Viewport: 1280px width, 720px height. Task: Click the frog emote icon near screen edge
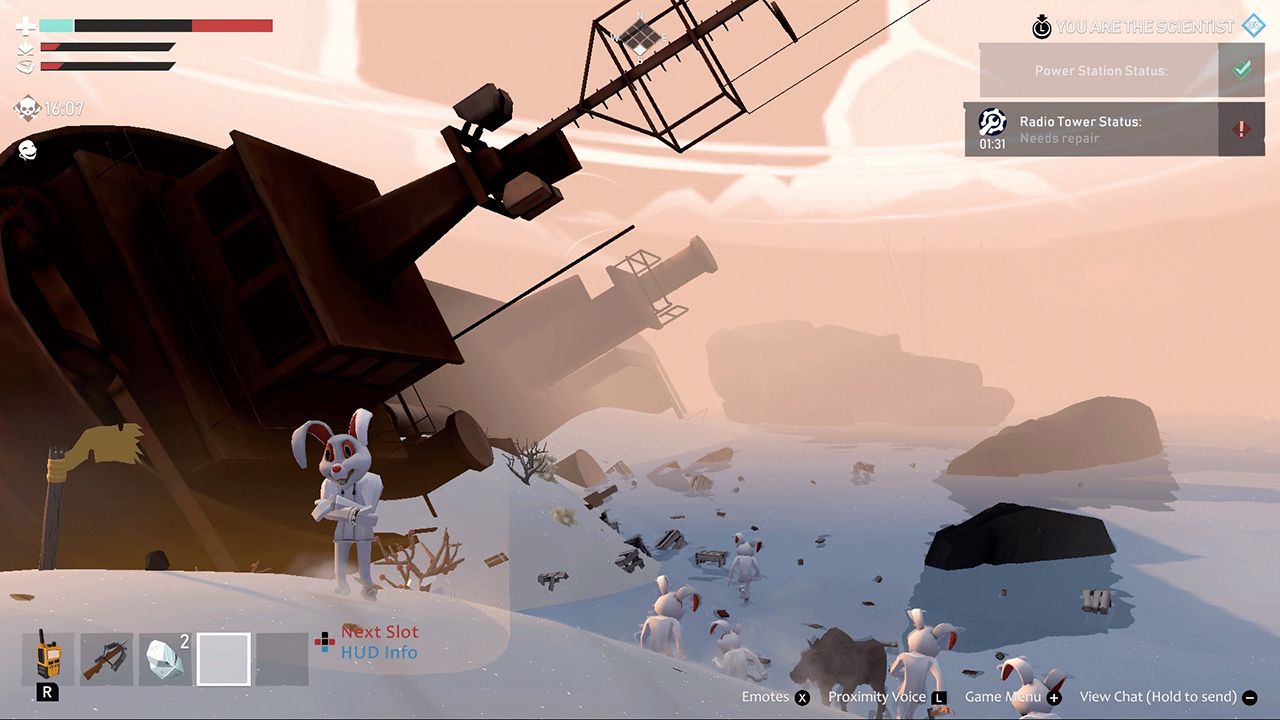click(27, 152)
